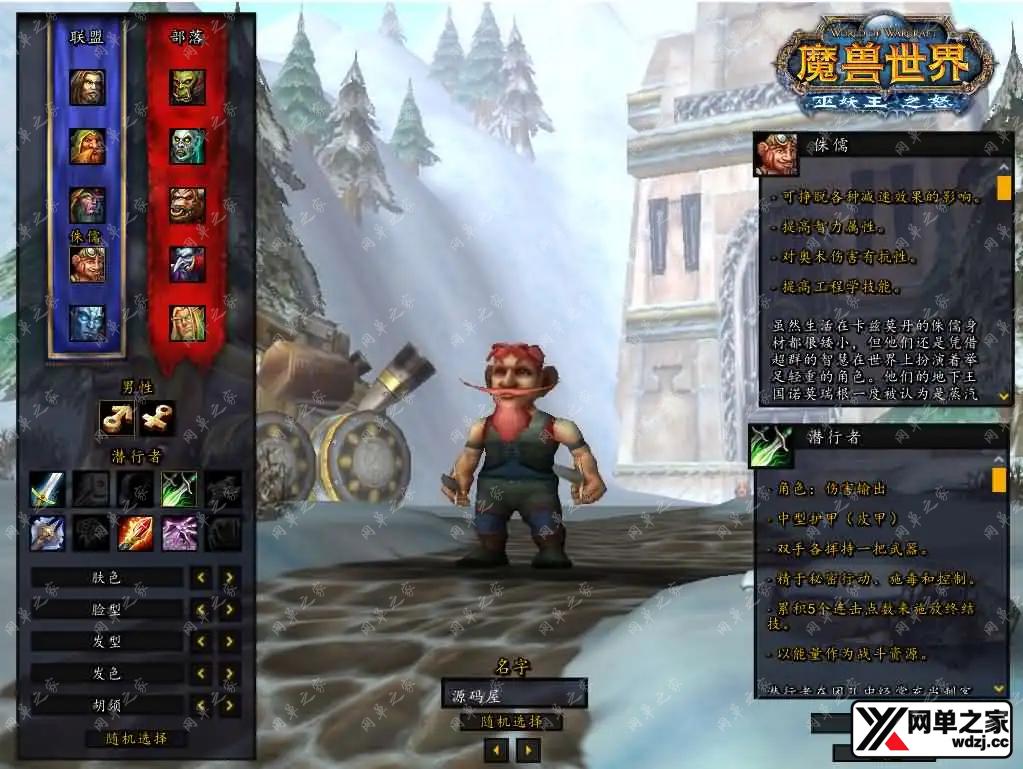Pick the Night Elf race portrait
This screenshot has width=1023, height=769.
pyautogui.click(x=87, y=205)
